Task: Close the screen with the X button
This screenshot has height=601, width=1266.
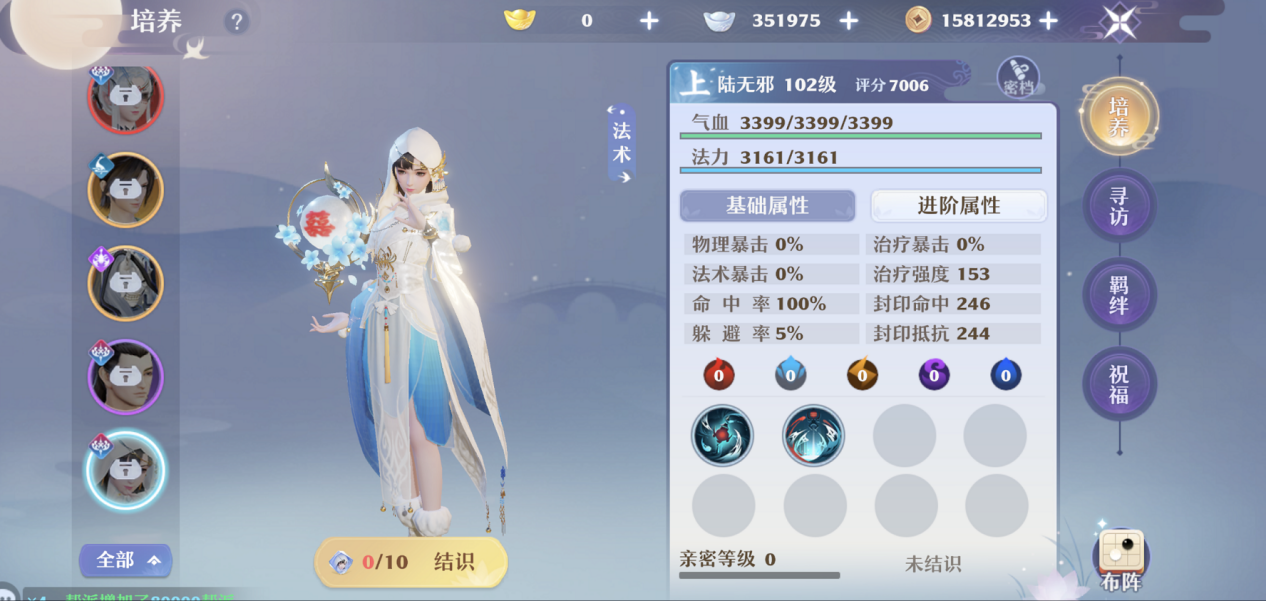Action: [1119, 22]
